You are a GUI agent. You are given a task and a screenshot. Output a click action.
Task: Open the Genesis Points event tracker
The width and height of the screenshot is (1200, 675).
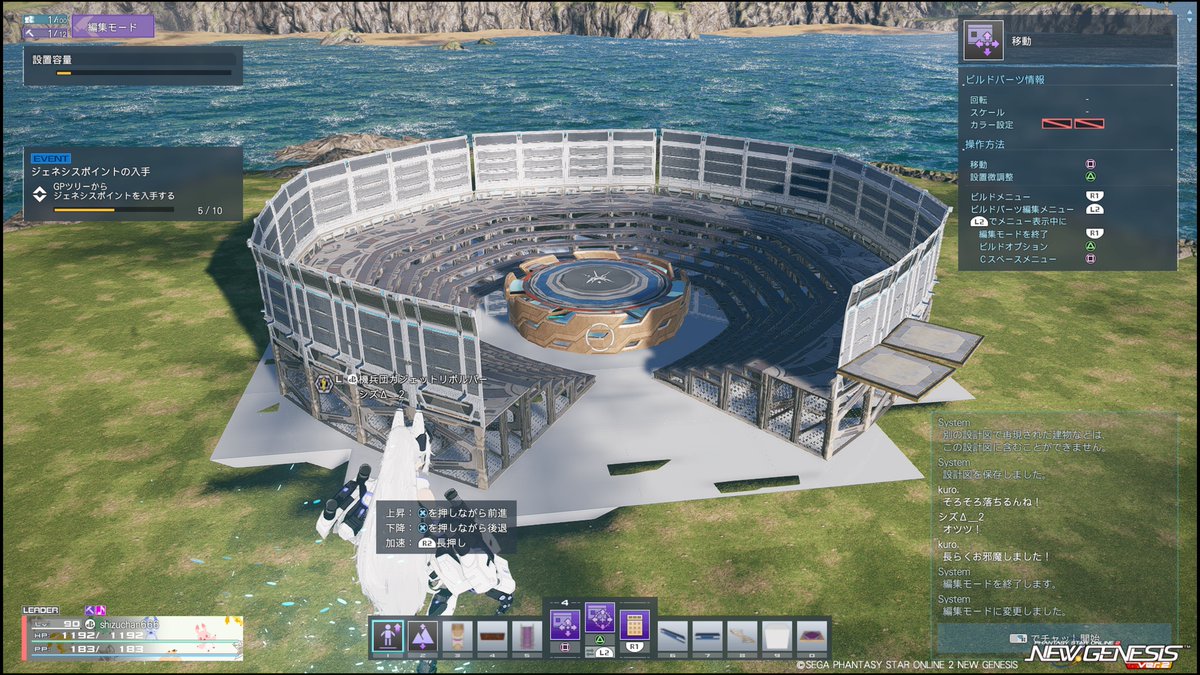pyautogui.click(x=133, y=184)
